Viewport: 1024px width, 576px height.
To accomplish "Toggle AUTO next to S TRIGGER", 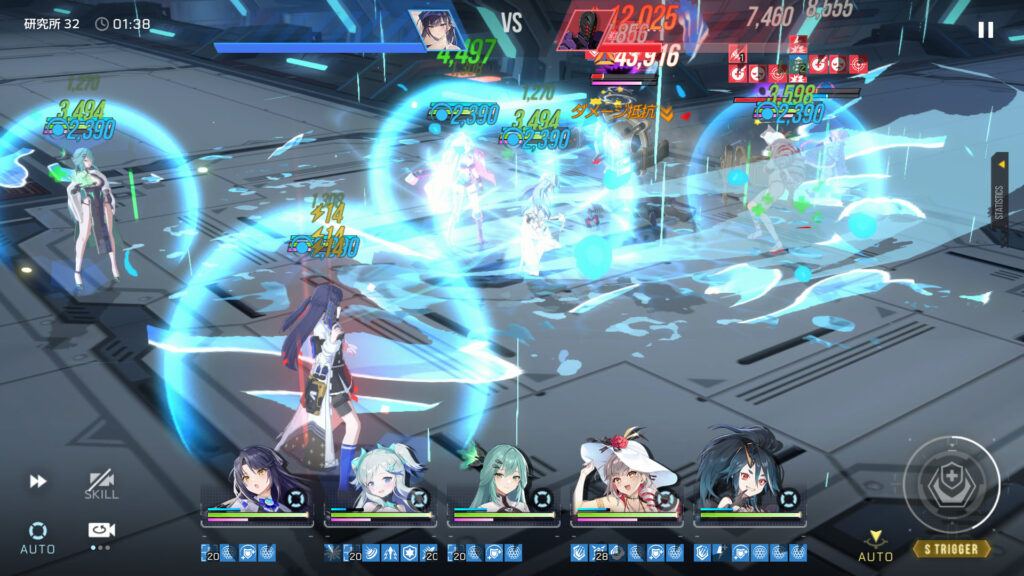I will click(875, 546).
